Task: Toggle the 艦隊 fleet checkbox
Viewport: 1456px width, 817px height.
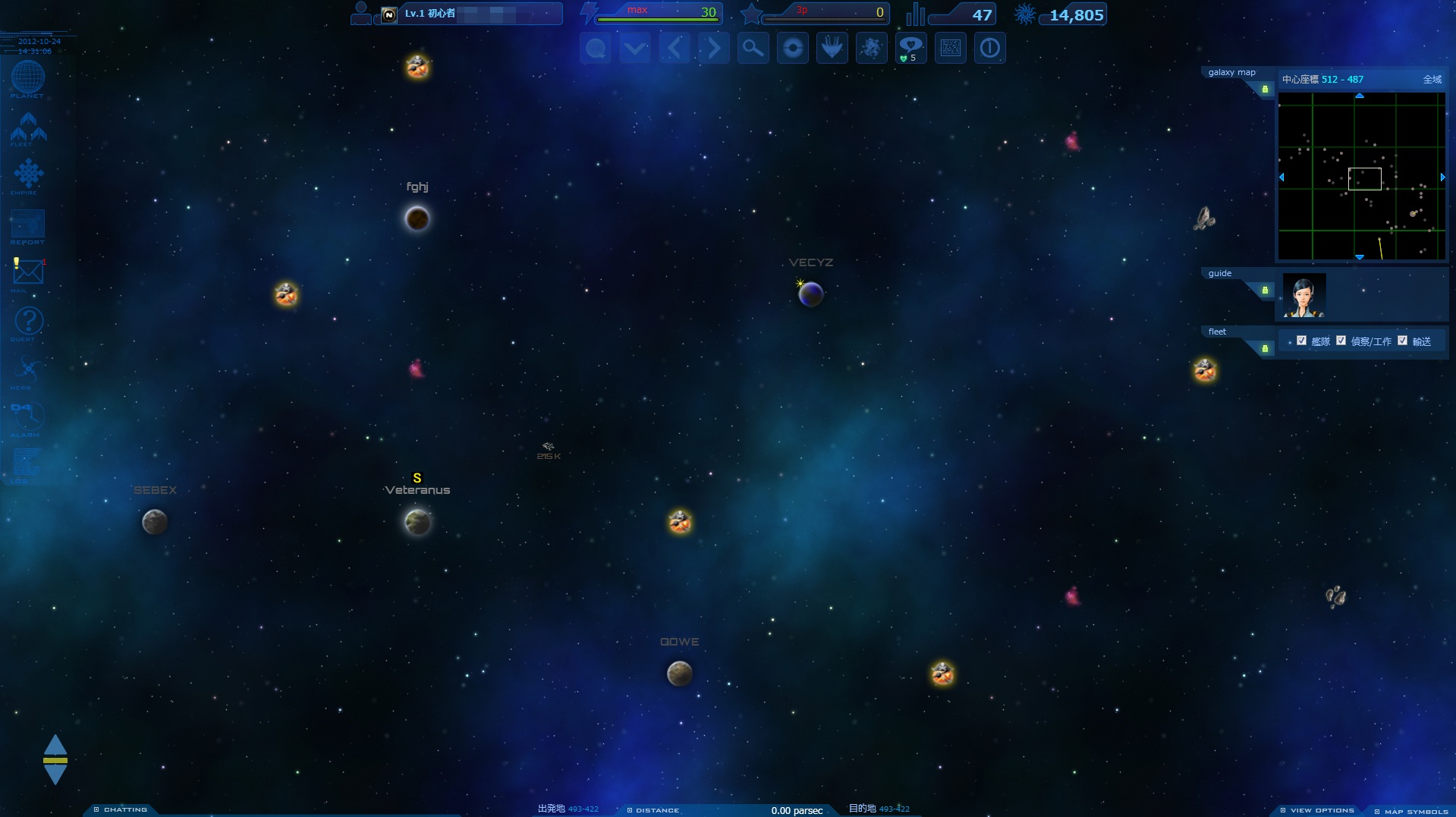Action: [1301, 341]
